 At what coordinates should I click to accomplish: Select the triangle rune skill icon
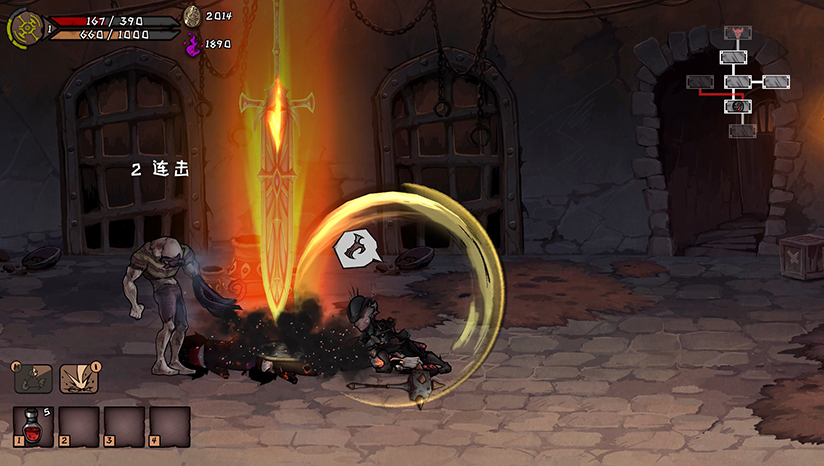coord(33,378)
